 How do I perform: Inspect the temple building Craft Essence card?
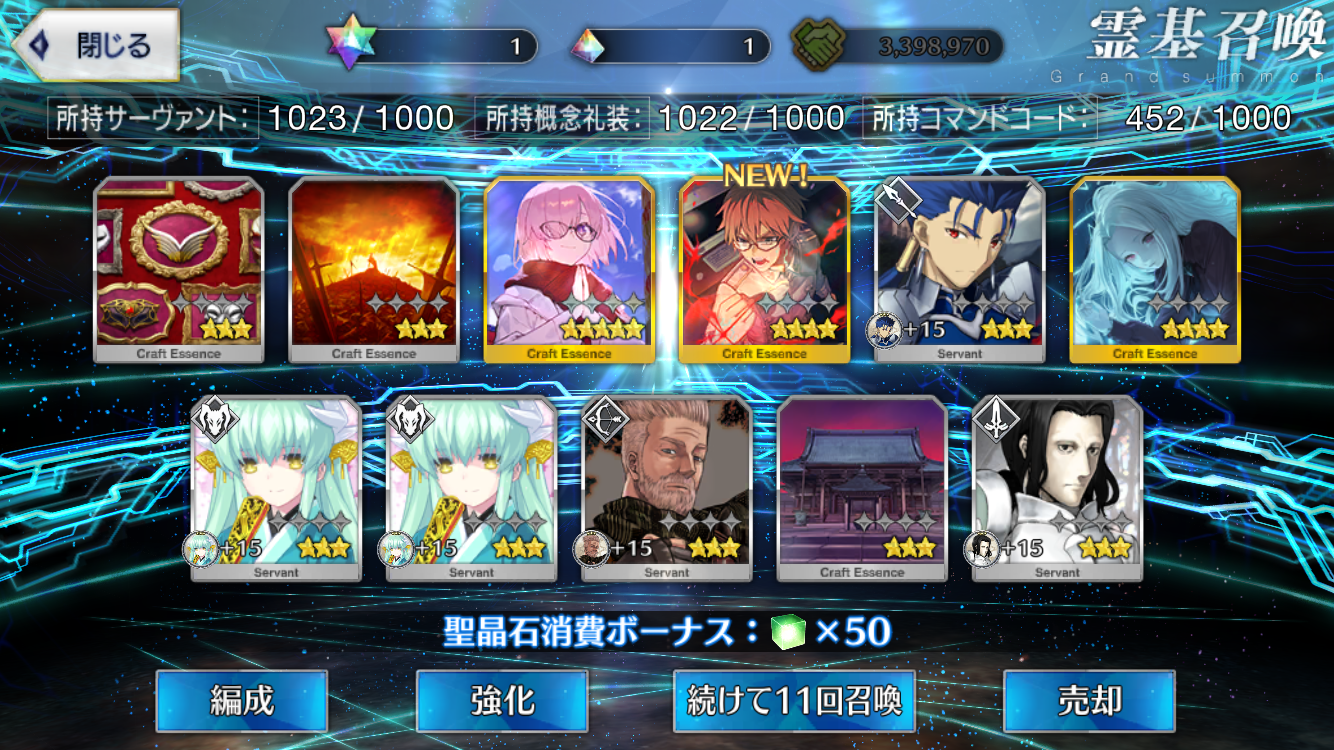(x=862, y=487)
